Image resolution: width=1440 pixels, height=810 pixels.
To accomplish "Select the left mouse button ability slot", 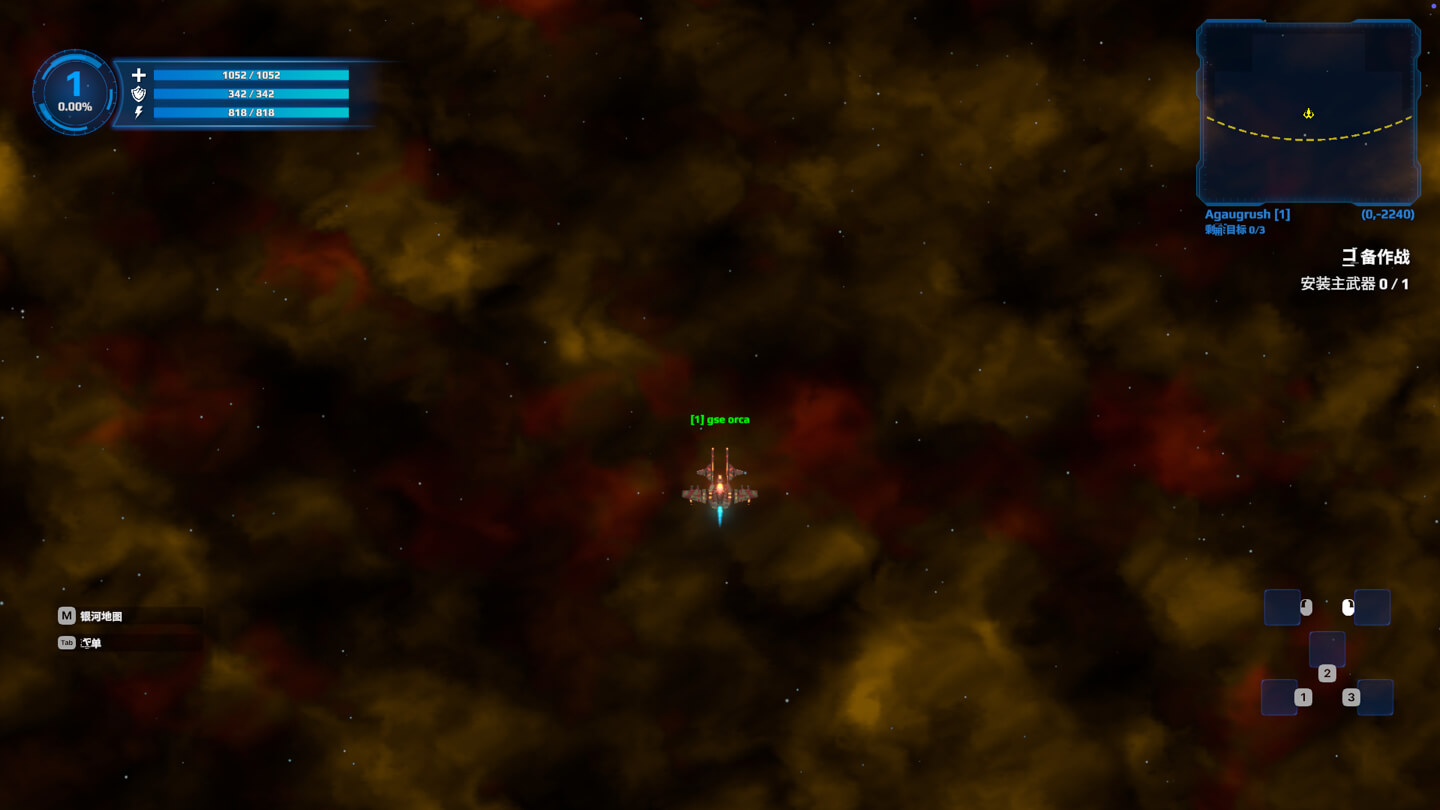I will [1282, 607].
